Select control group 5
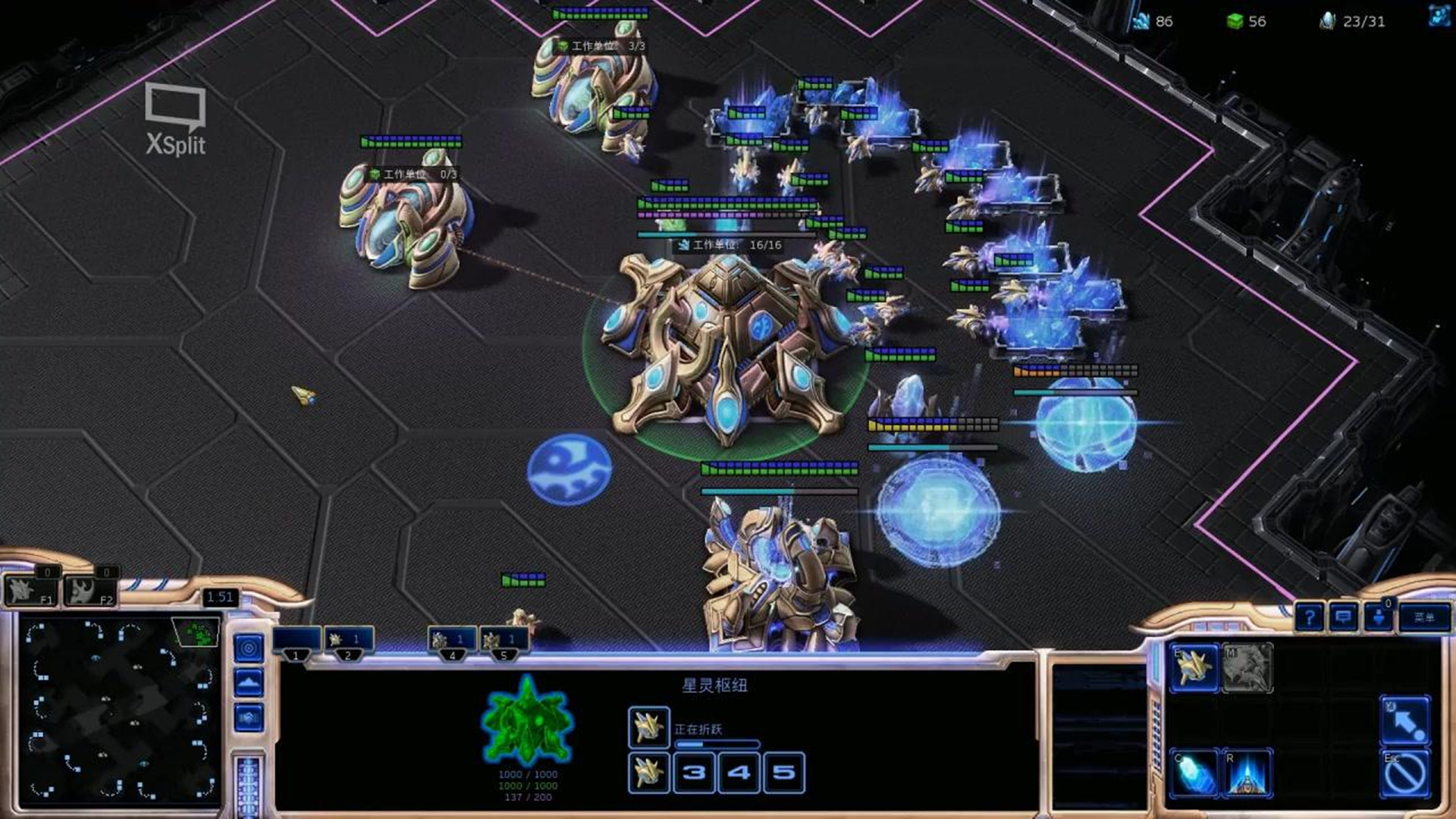 [503, 642]
